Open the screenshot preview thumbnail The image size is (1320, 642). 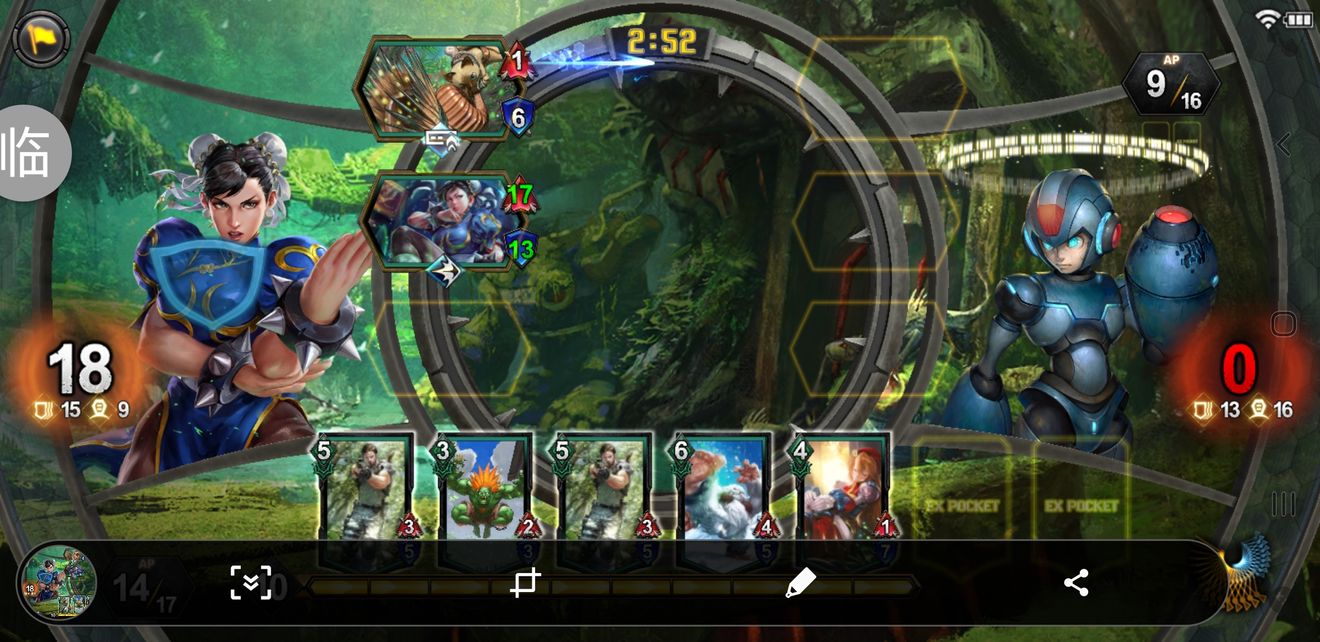(57, 583)
